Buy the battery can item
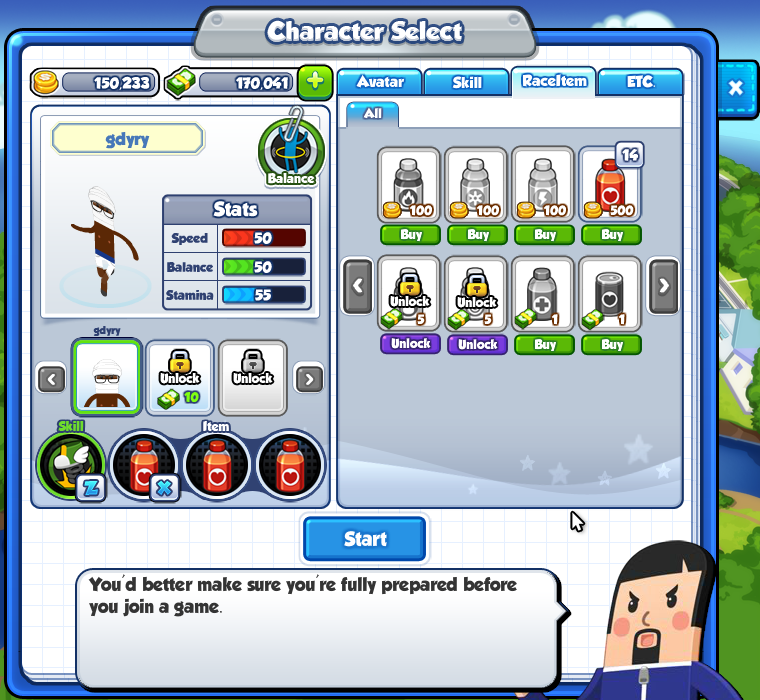The image size is (760, 700). (612, 344)
